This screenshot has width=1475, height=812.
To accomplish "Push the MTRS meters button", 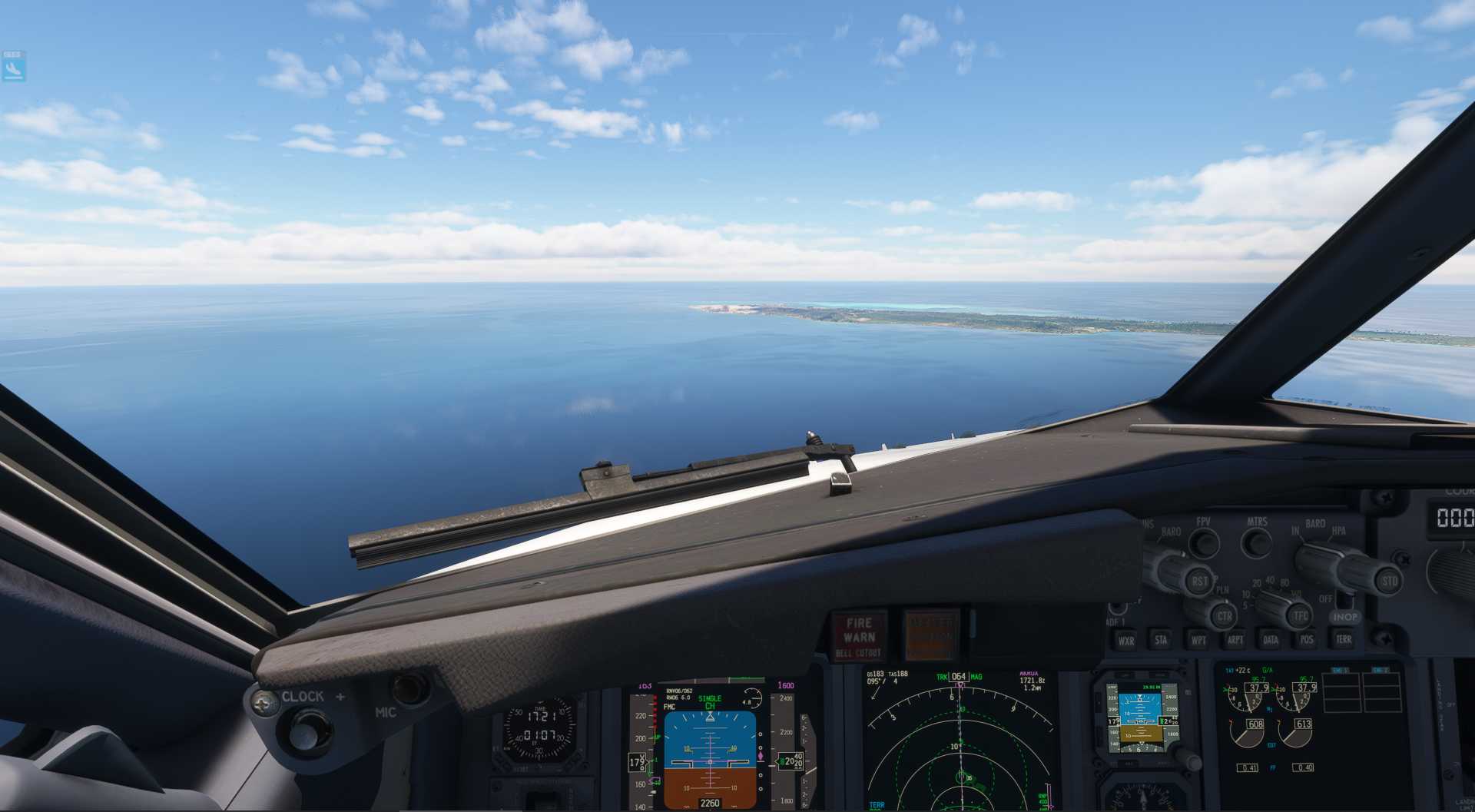I will click(x=1257, y=542).
